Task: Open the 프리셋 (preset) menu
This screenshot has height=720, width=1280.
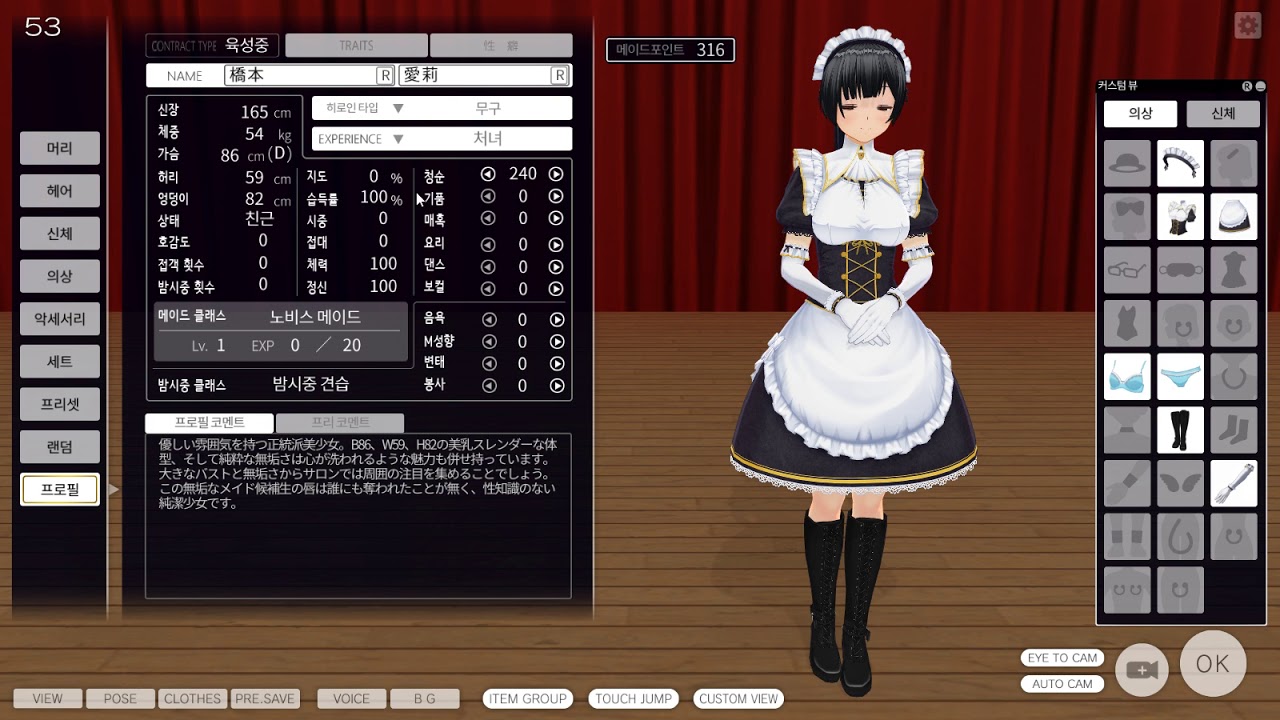Action: coord(60,404)
